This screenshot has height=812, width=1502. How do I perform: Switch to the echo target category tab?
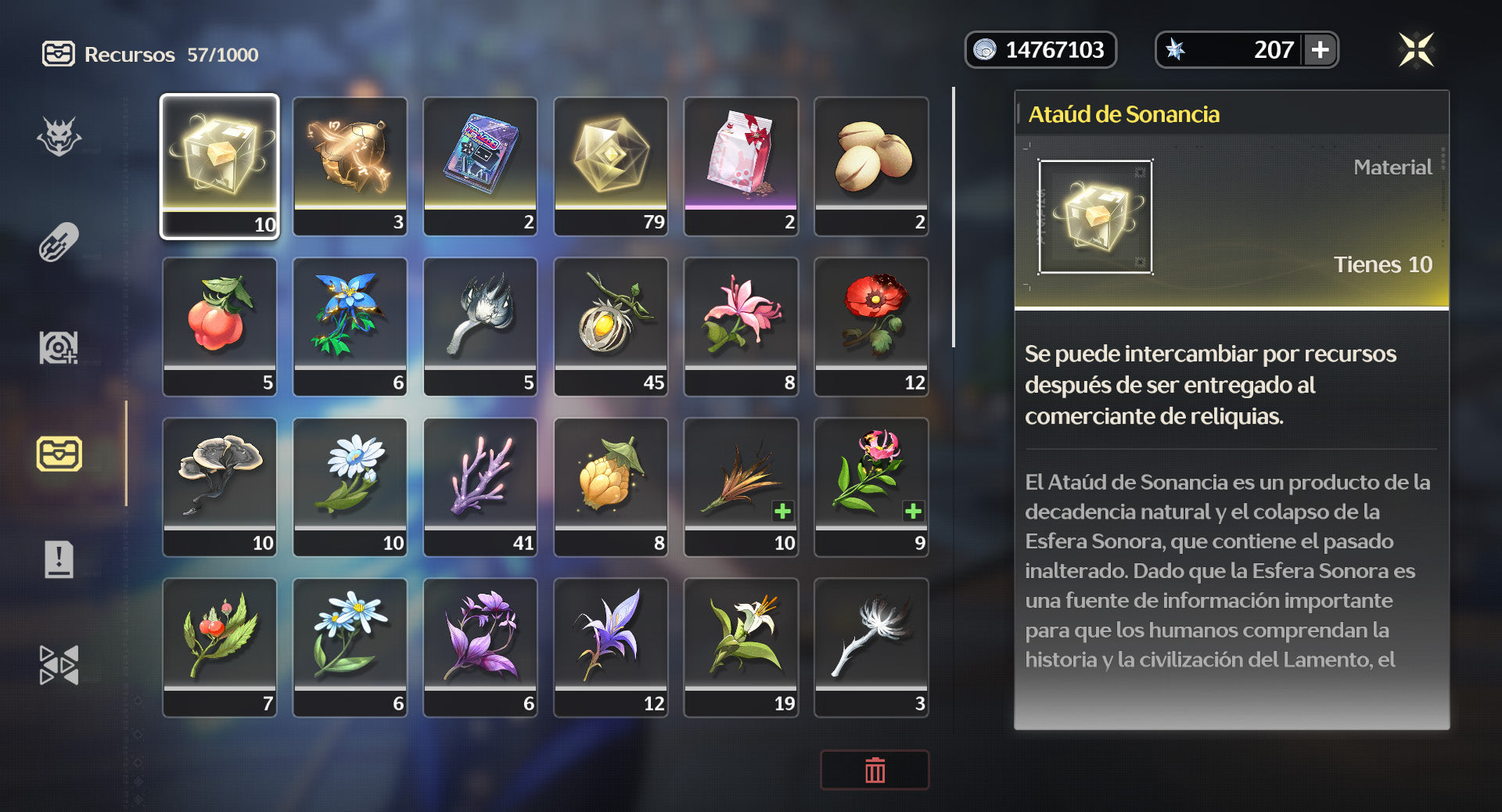point(59,348)
